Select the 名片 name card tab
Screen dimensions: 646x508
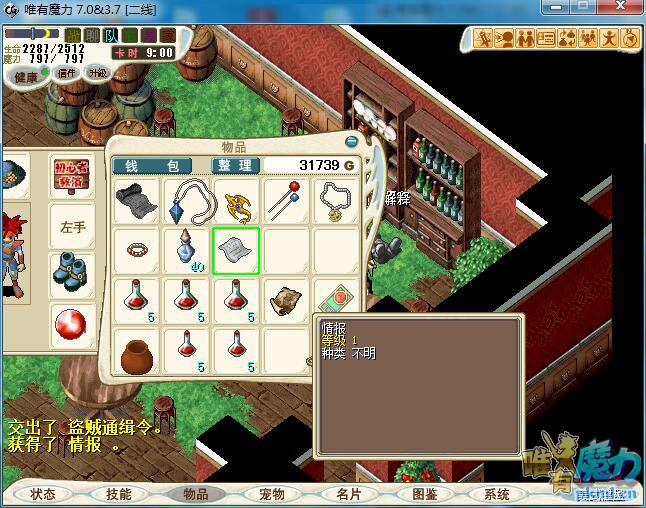point(348,494)
